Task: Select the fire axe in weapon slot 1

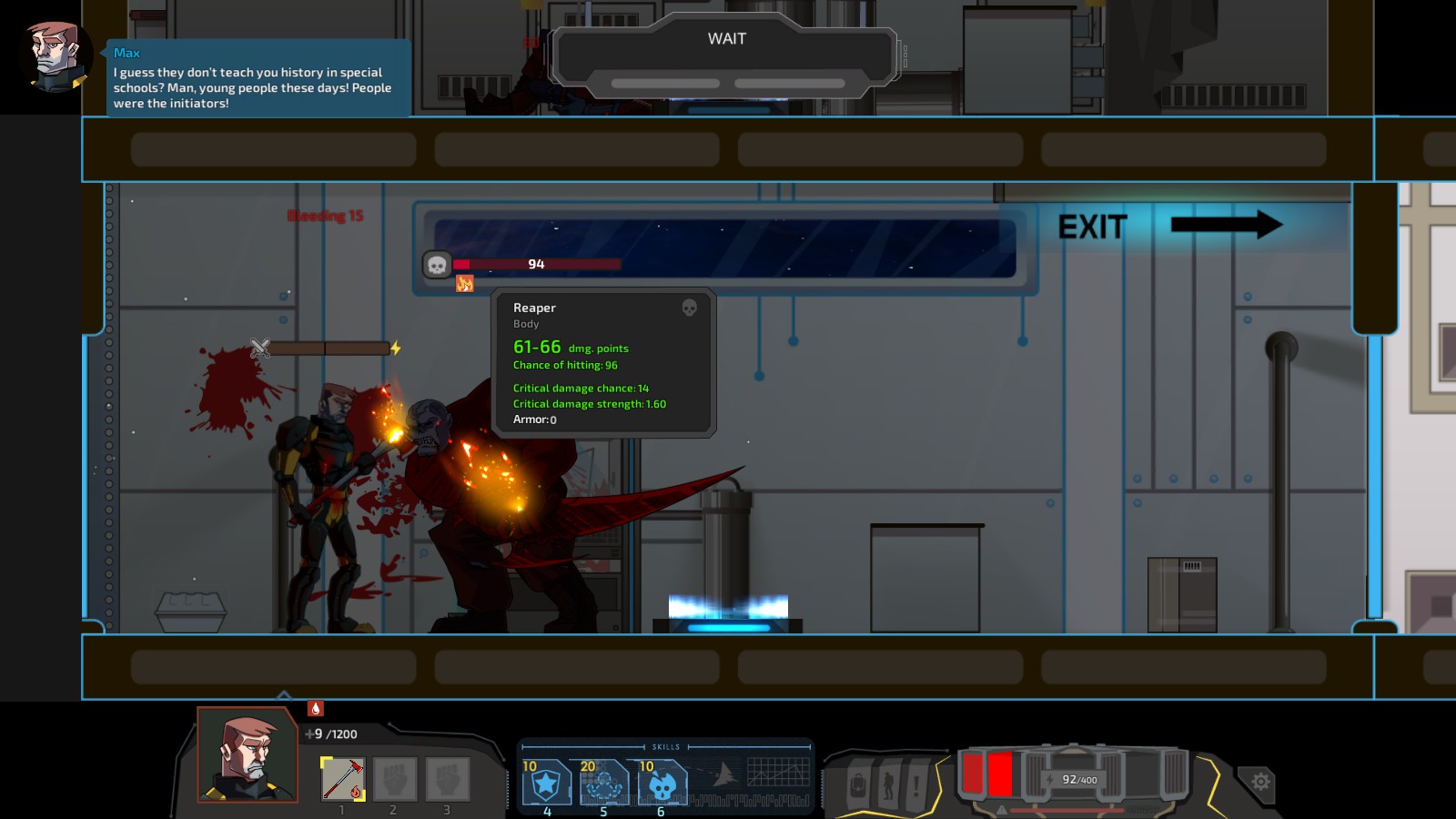Action: (x=340, y=781)
